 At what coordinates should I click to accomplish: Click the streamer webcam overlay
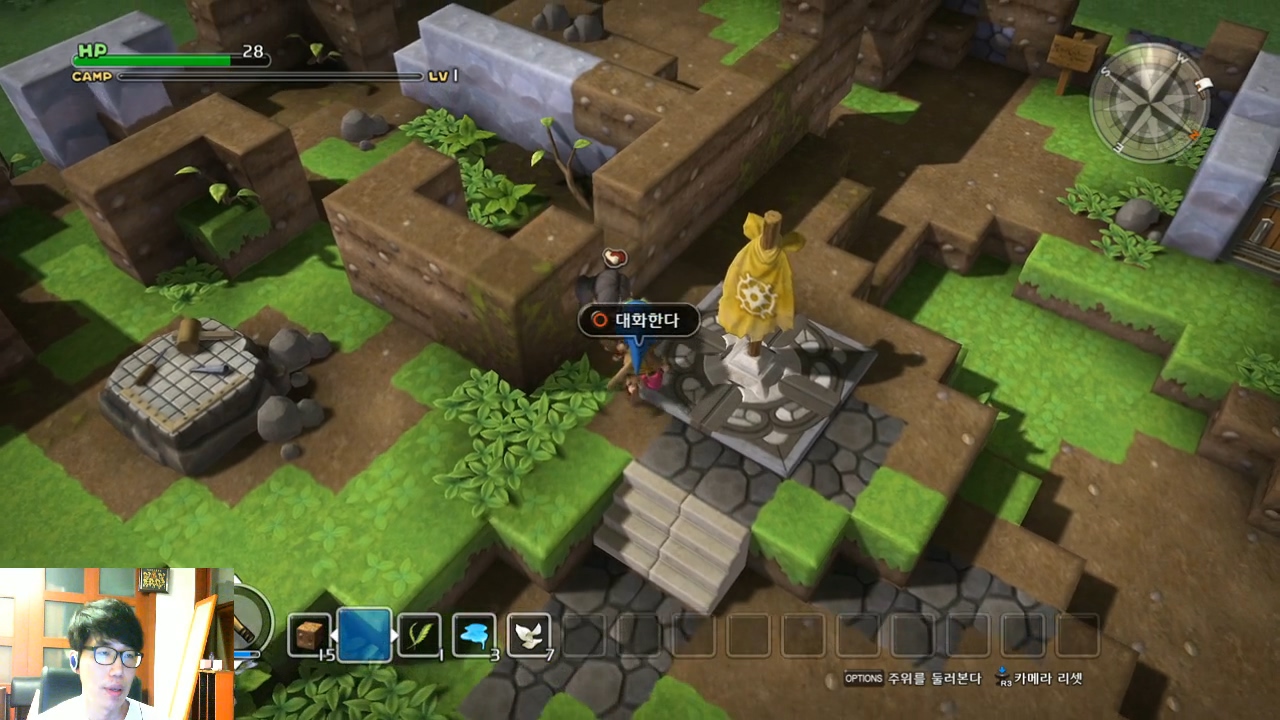pyautogui.click(x=116, y=643)
